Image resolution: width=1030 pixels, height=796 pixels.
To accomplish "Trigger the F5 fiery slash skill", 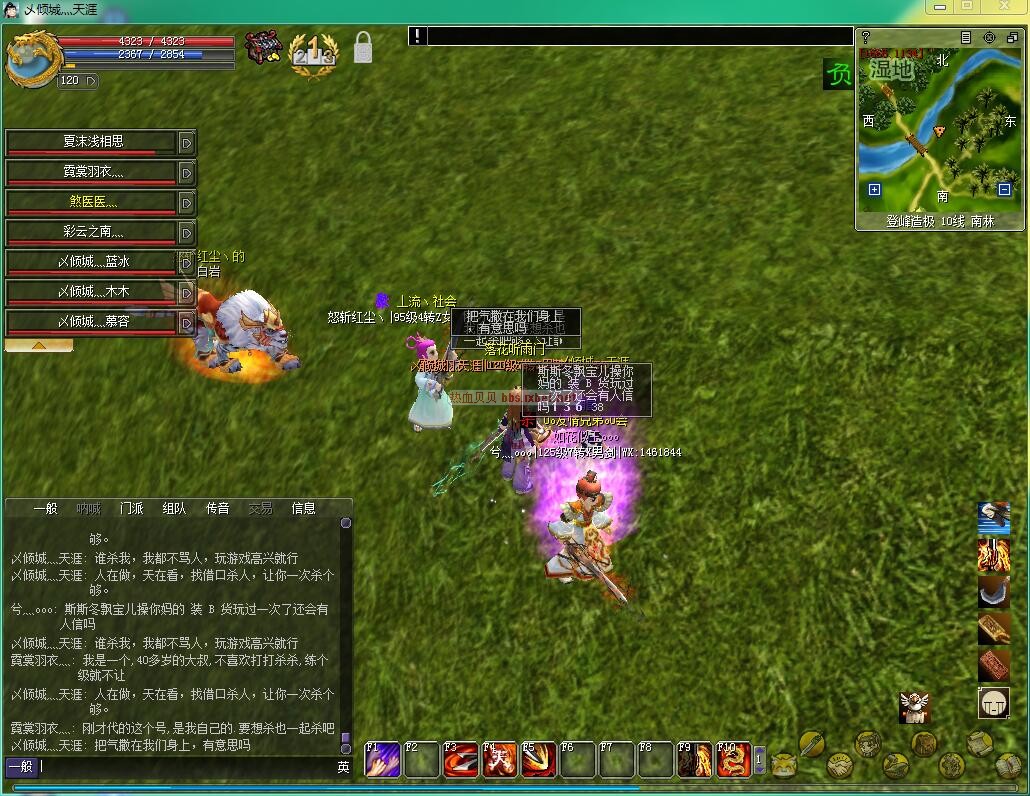I will [538, 761].
